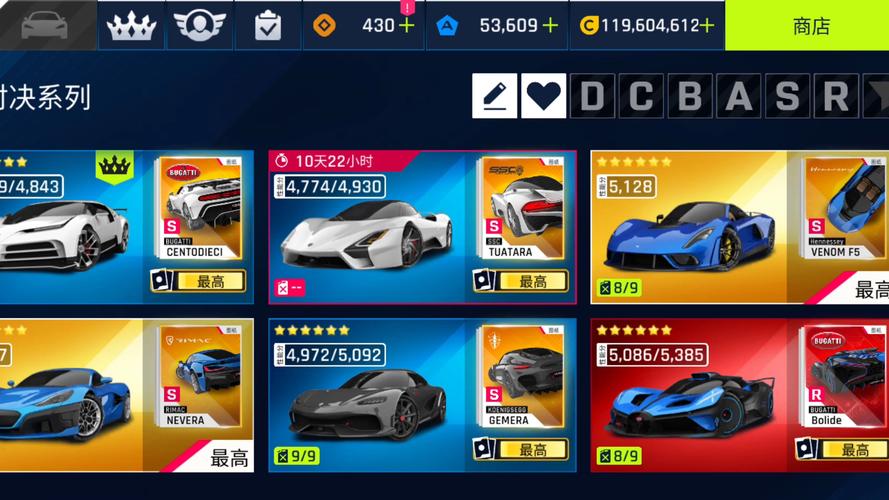Select the Bugatti Bolide car card

click(x=739, y=395)
